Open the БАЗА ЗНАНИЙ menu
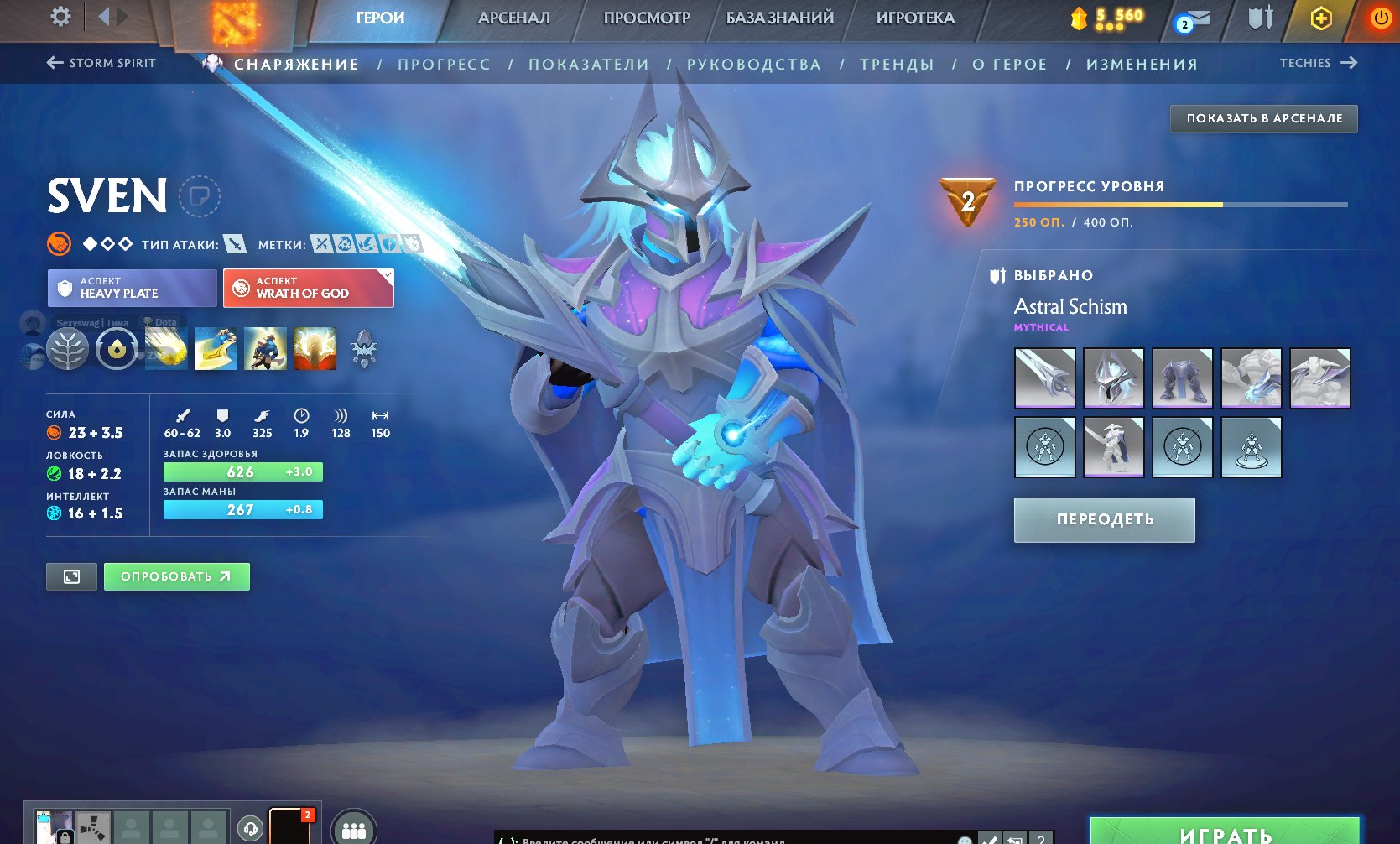Viewport: 1400px width, 844px height. click(x=778, y=18)
